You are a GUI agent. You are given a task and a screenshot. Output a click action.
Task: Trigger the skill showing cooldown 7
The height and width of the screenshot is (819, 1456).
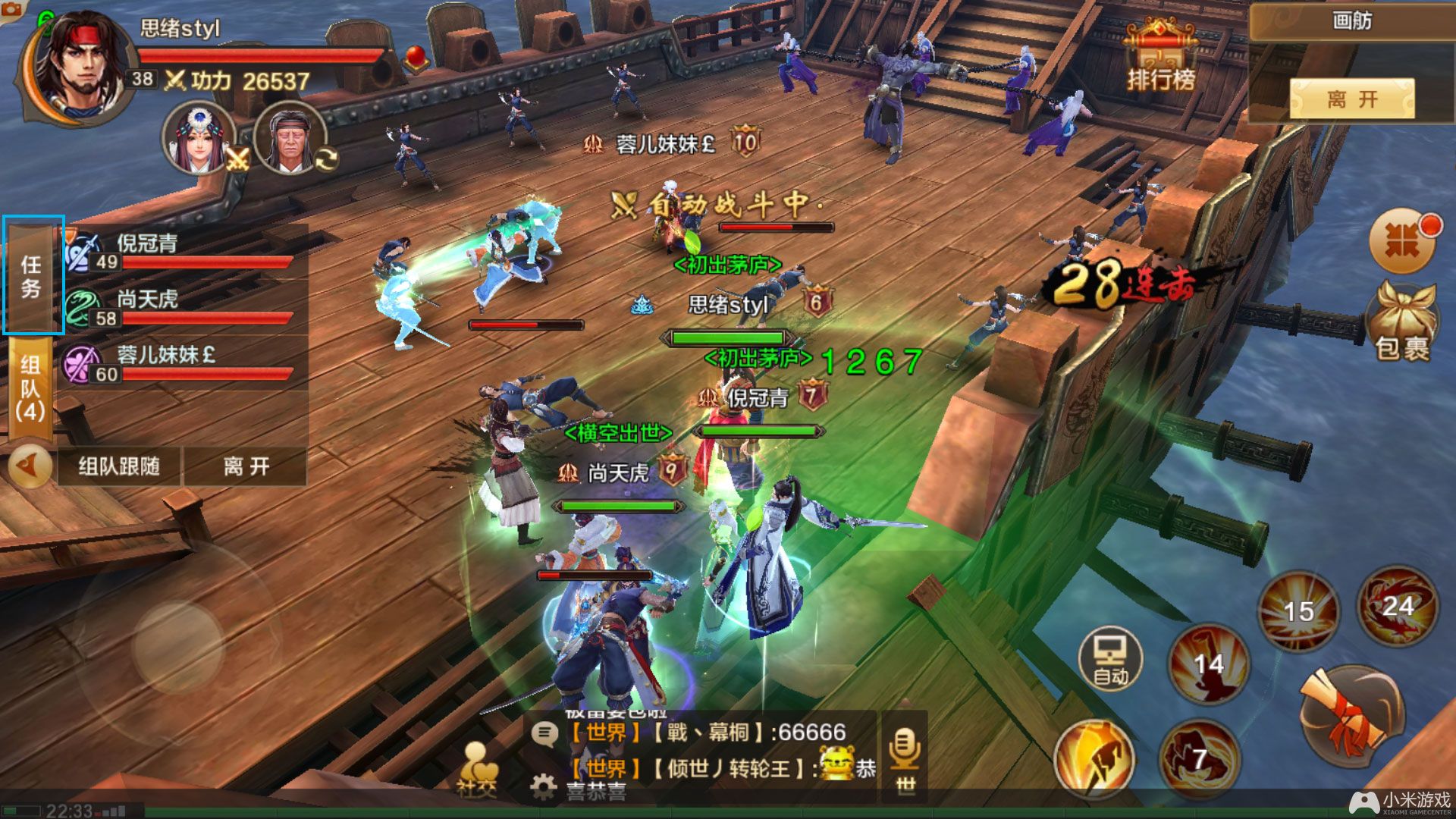pos(1198,758)
